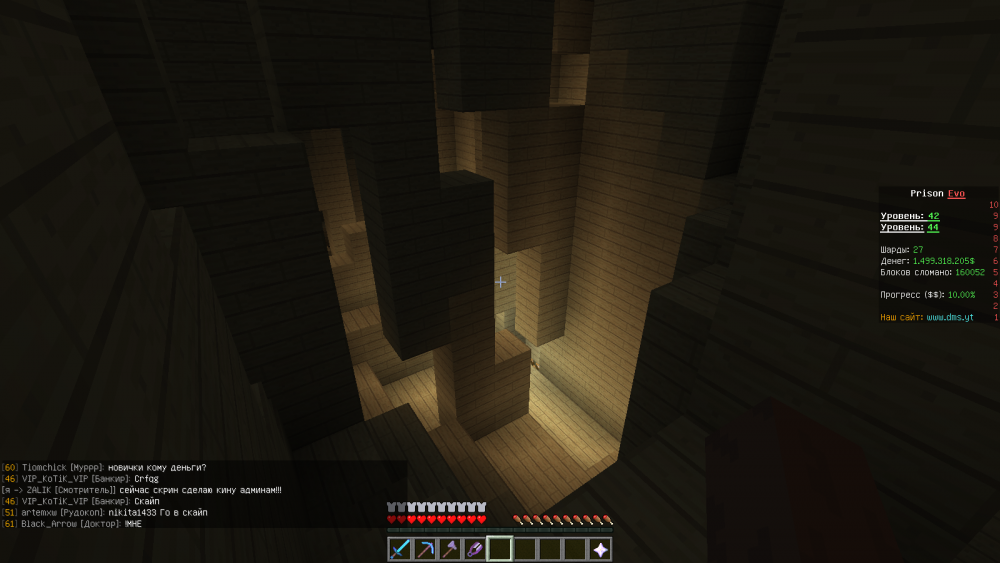1000x563 pixels.
Task: Select the purple shears hotbar slot
Action: 475,549
